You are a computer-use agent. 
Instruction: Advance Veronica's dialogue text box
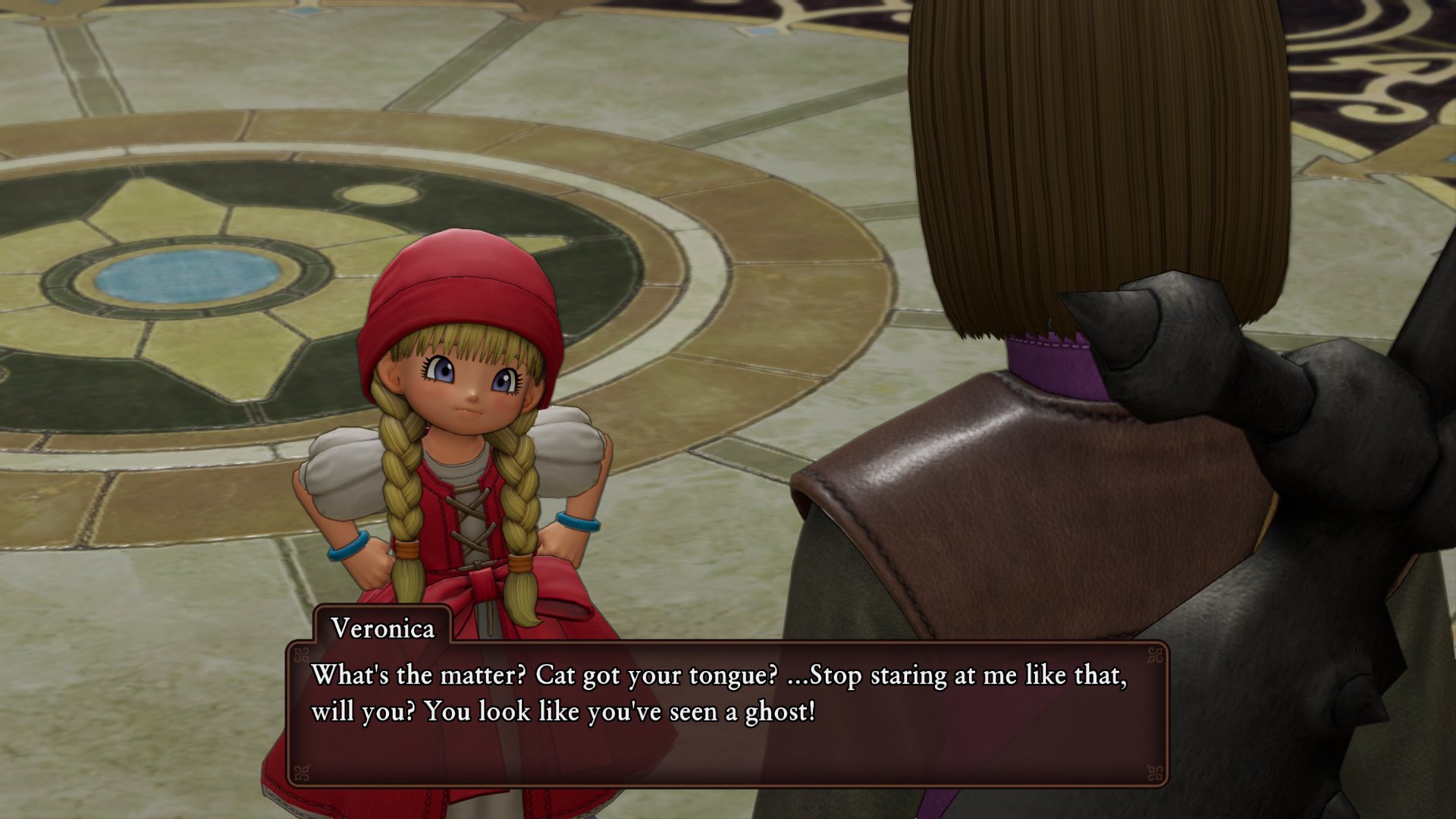pos(726,713)
